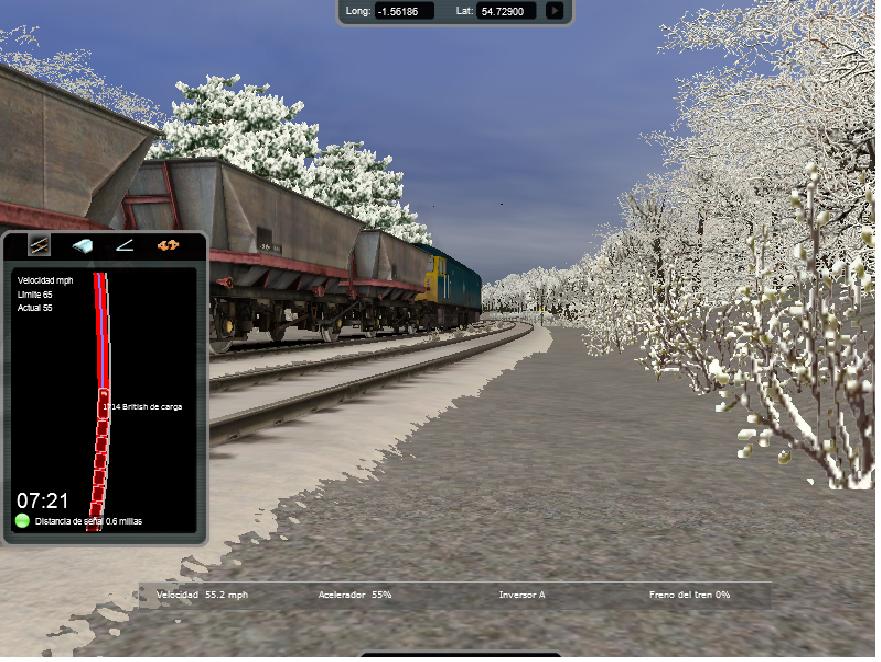This screenshot has width=881, height=662.
Task: Select the track view tab in the side panel
Action: coord(39,246)
